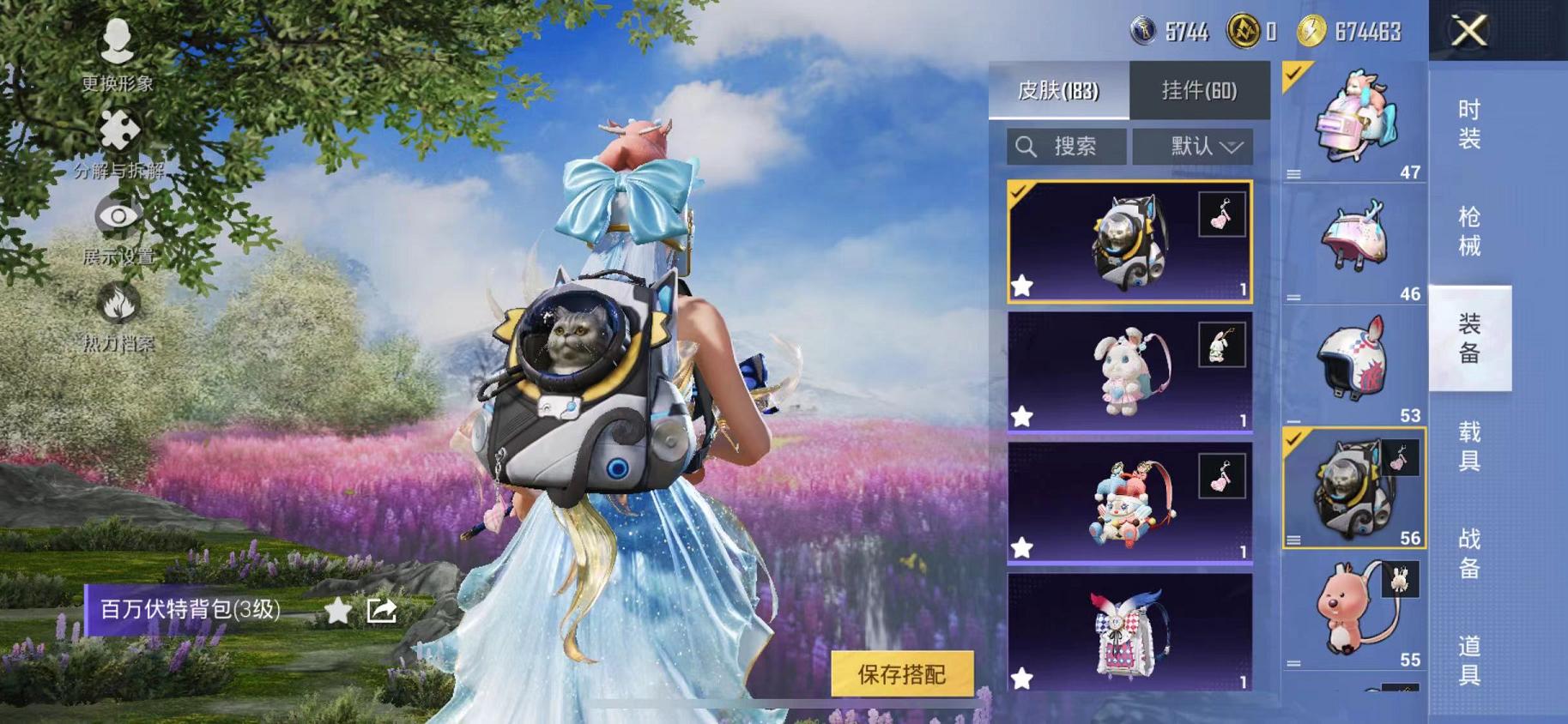This screenshot has height=724, width=1568.
Task: Open the 时装 fashion category
Action: 1470,124
